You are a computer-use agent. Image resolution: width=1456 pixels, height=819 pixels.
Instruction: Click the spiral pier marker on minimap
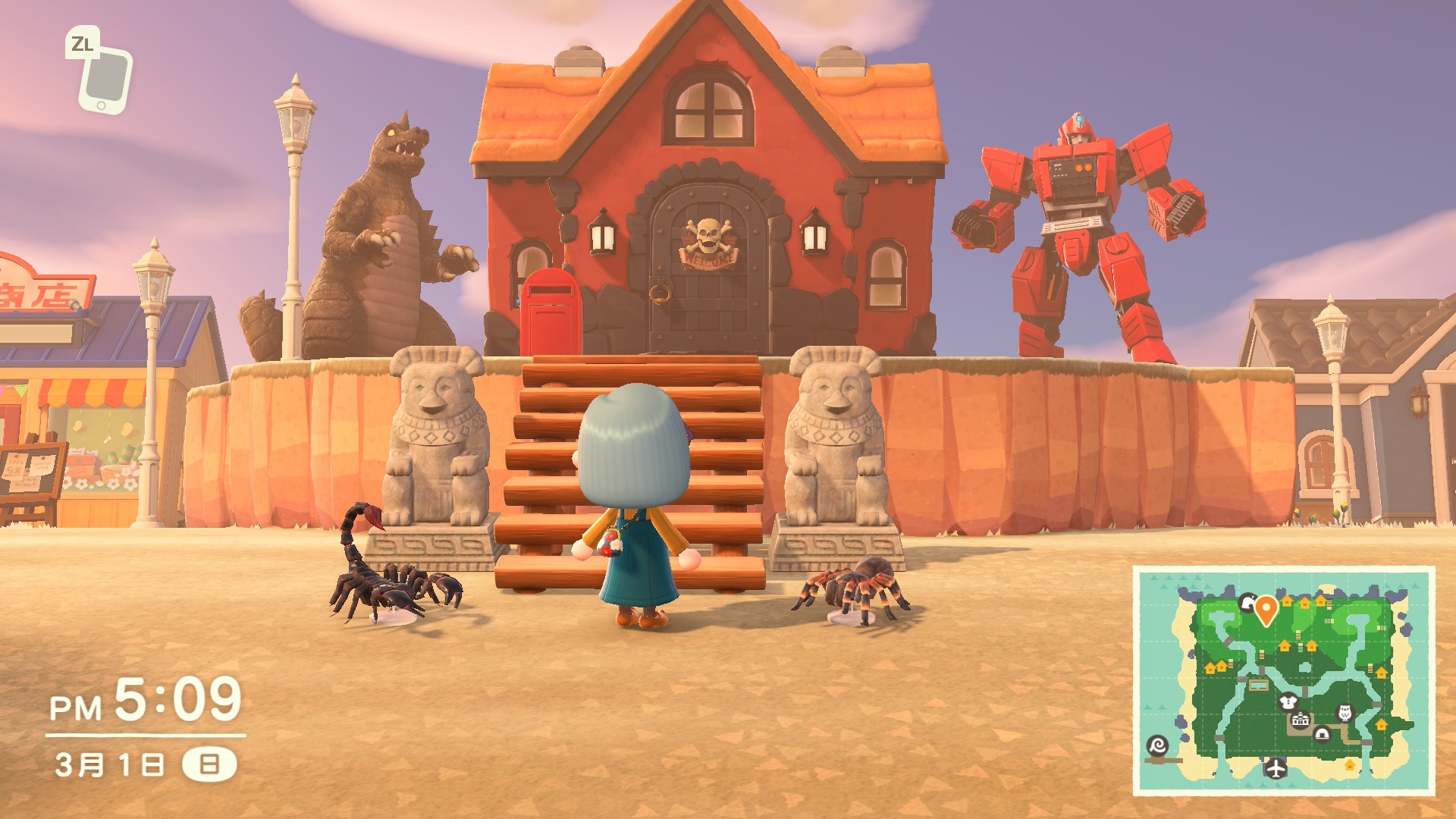tap(1157, 745)
